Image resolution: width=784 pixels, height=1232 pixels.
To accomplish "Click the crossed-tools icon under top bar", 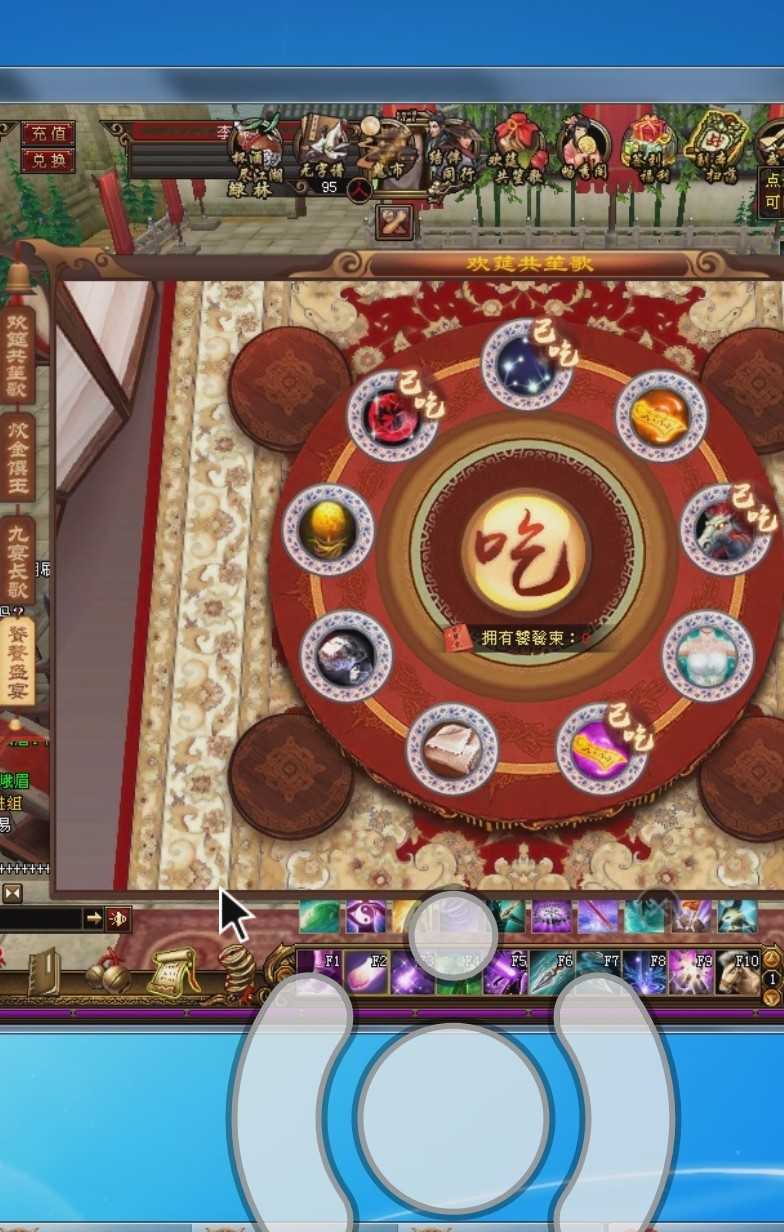I will tap(394, 222).
